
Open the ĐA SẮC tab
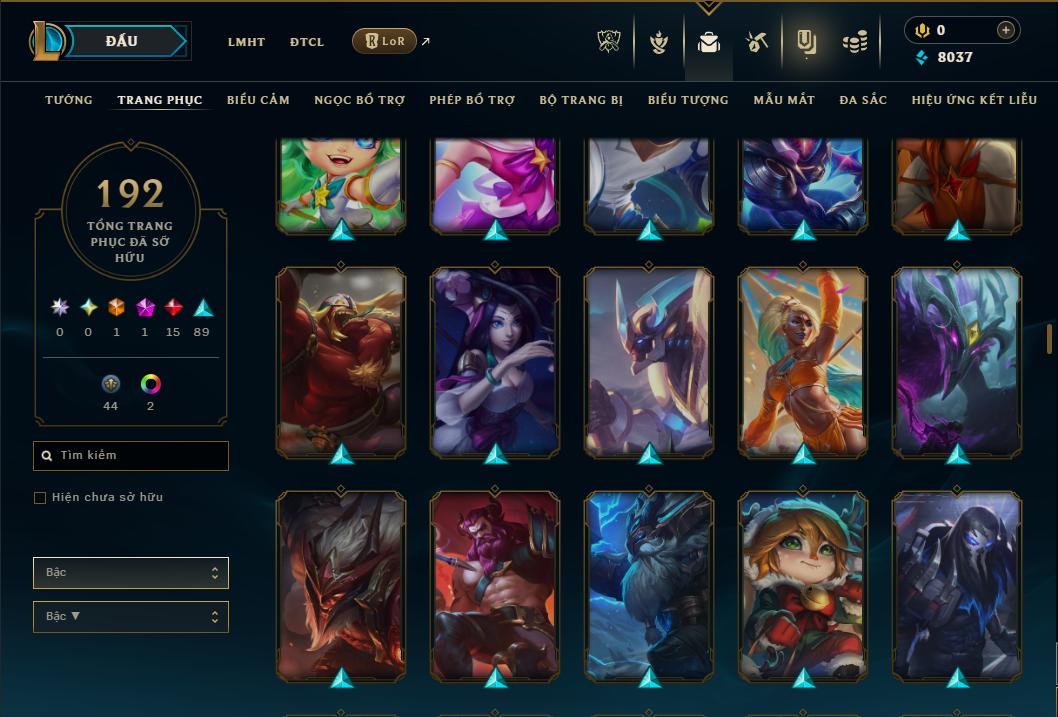(863, 100)
